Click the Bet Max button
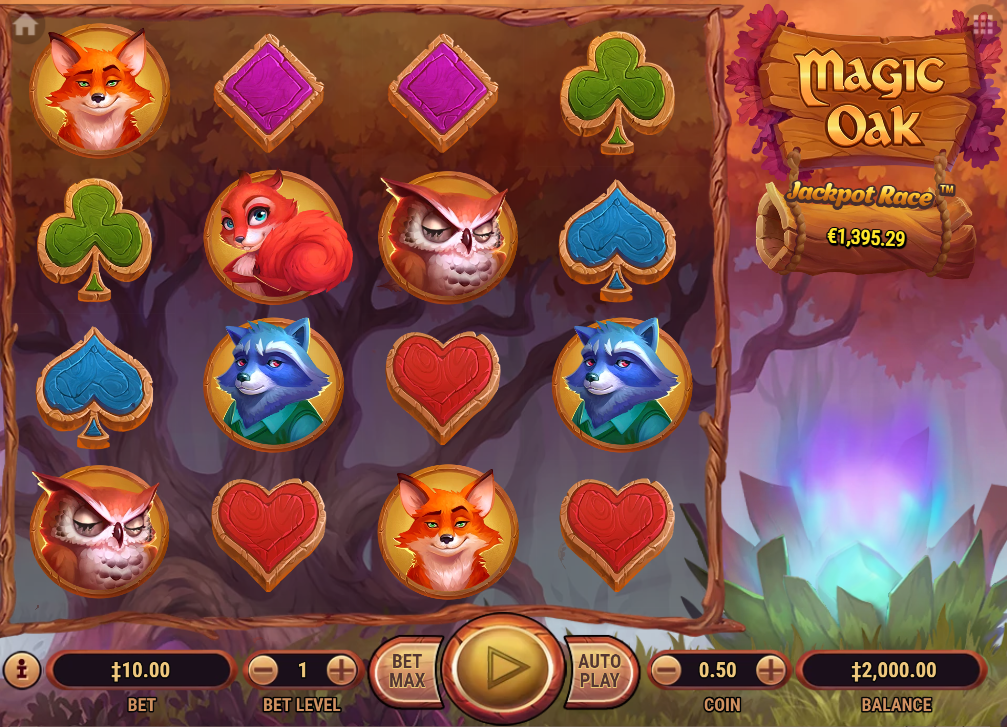 coord(406,670)
